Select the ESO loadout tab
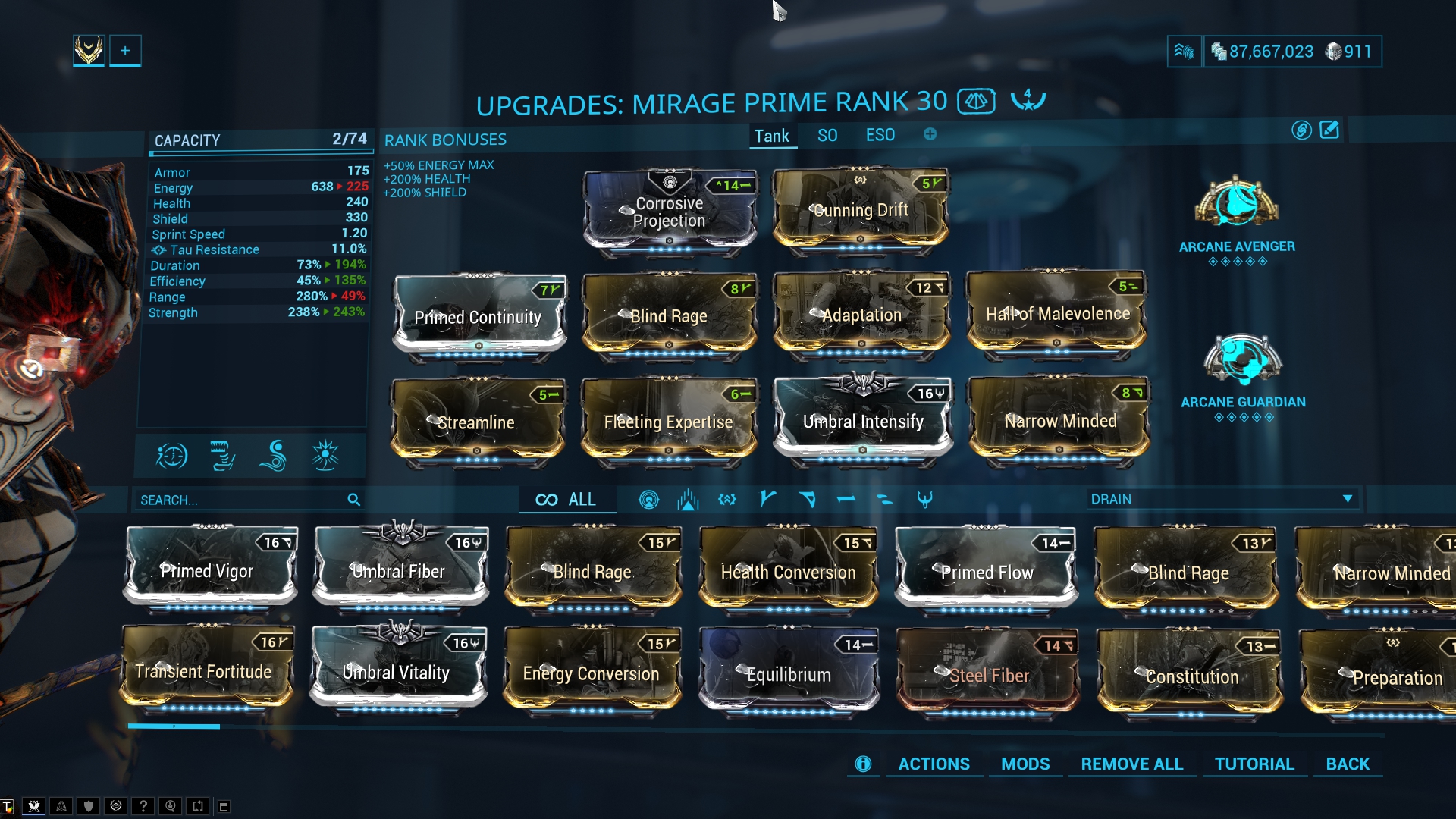 click(880, 136)
